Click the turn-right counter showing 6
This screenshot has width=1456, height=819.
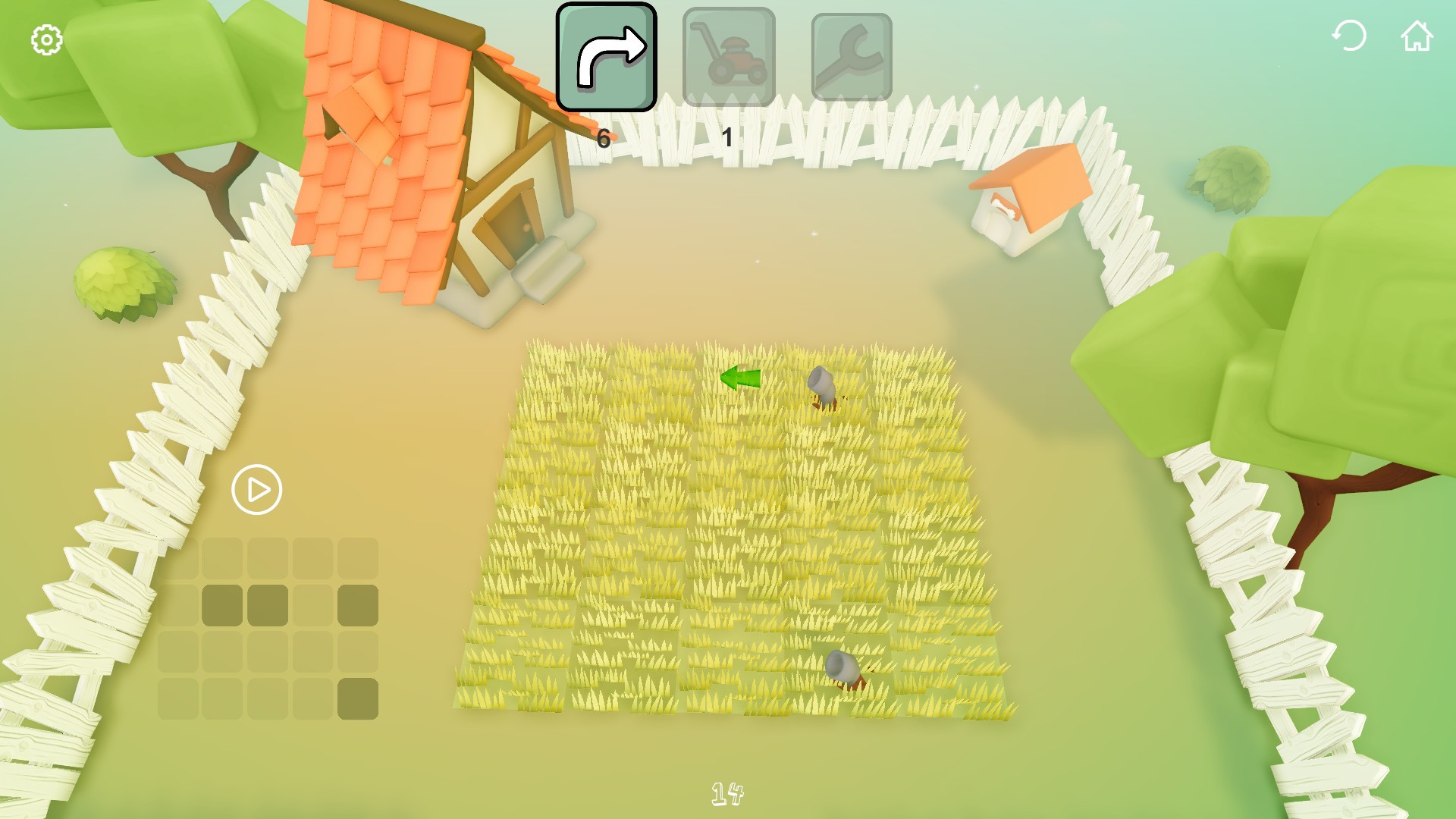pyautogui.click(x=603, y=137)
